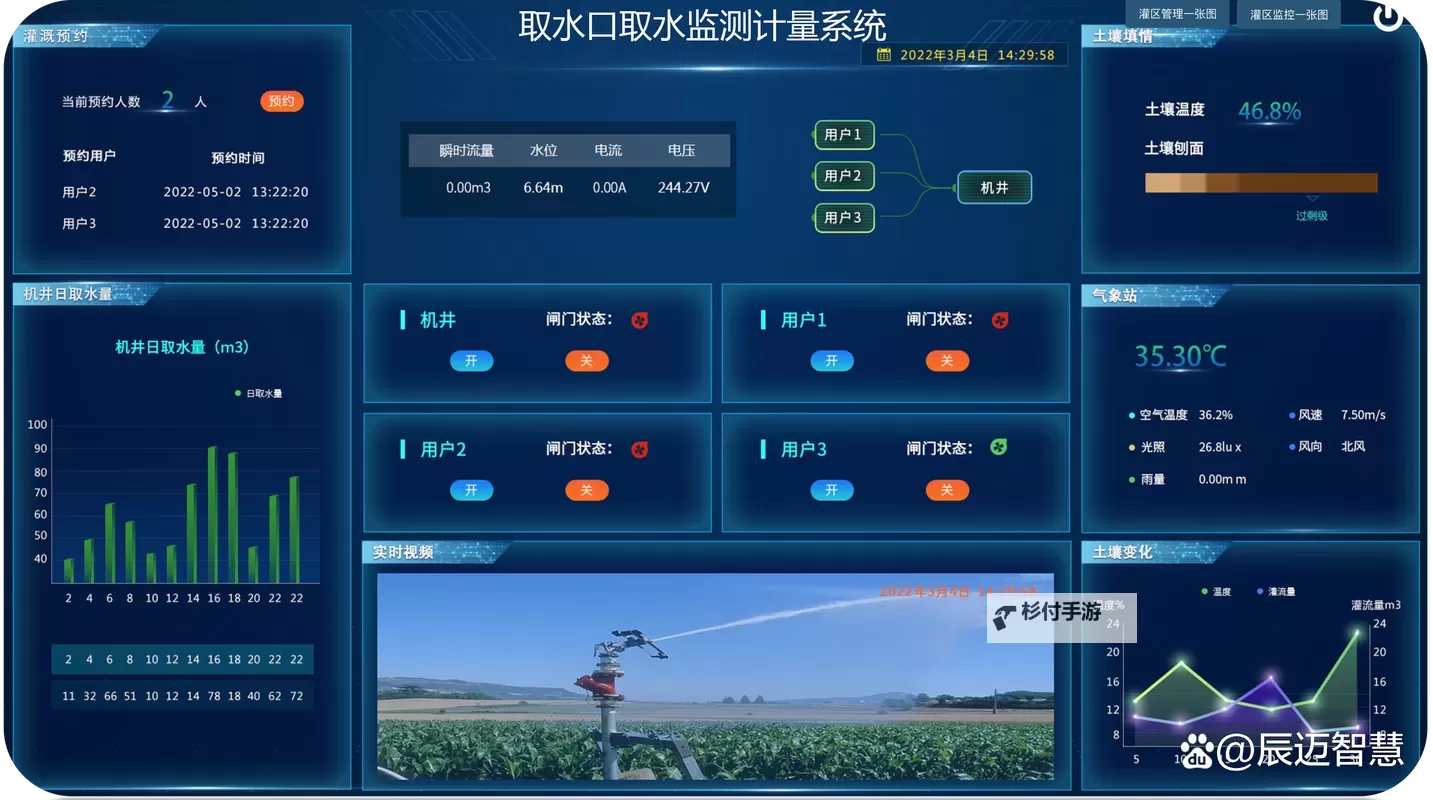This screenshot has height=800, width=1433.
Task: Click the red gate status icon for 机井
Action: pos(638,320)
